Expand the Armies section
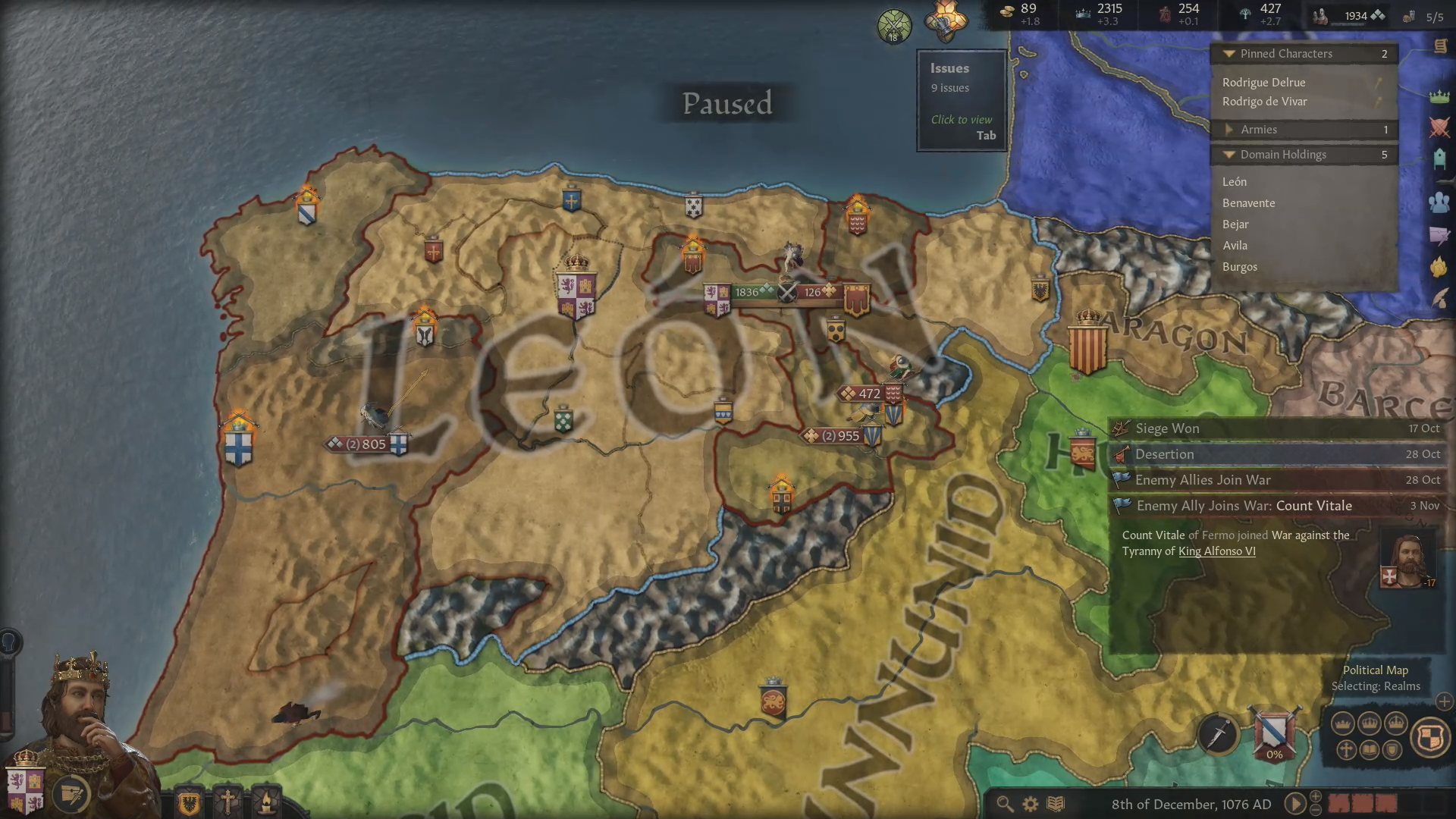1456x819 pixels. pos(1230,130)
